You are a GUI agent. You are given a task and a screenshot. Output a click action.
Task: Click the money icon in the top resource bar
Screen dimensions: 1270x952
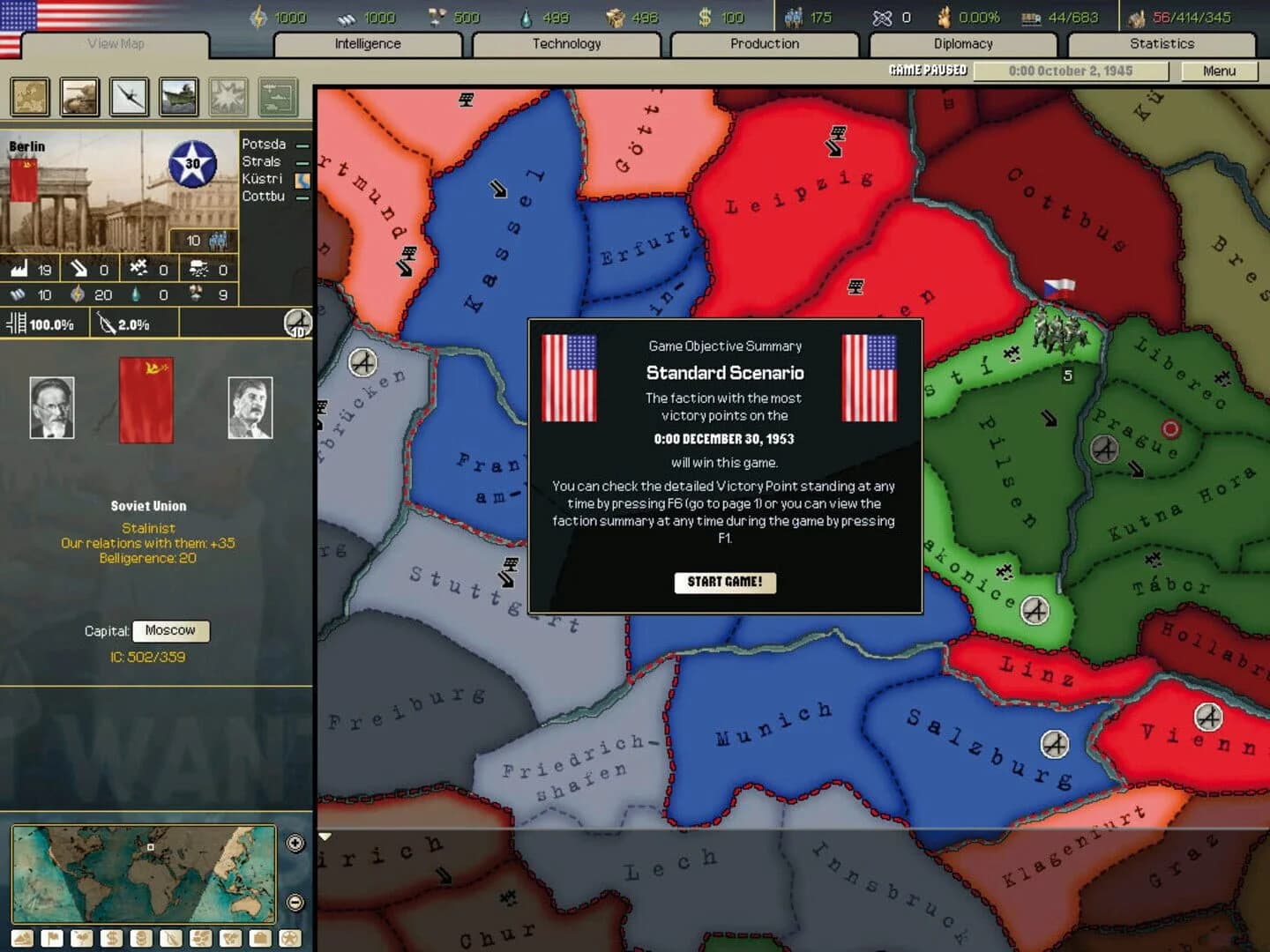coord(706,16)
